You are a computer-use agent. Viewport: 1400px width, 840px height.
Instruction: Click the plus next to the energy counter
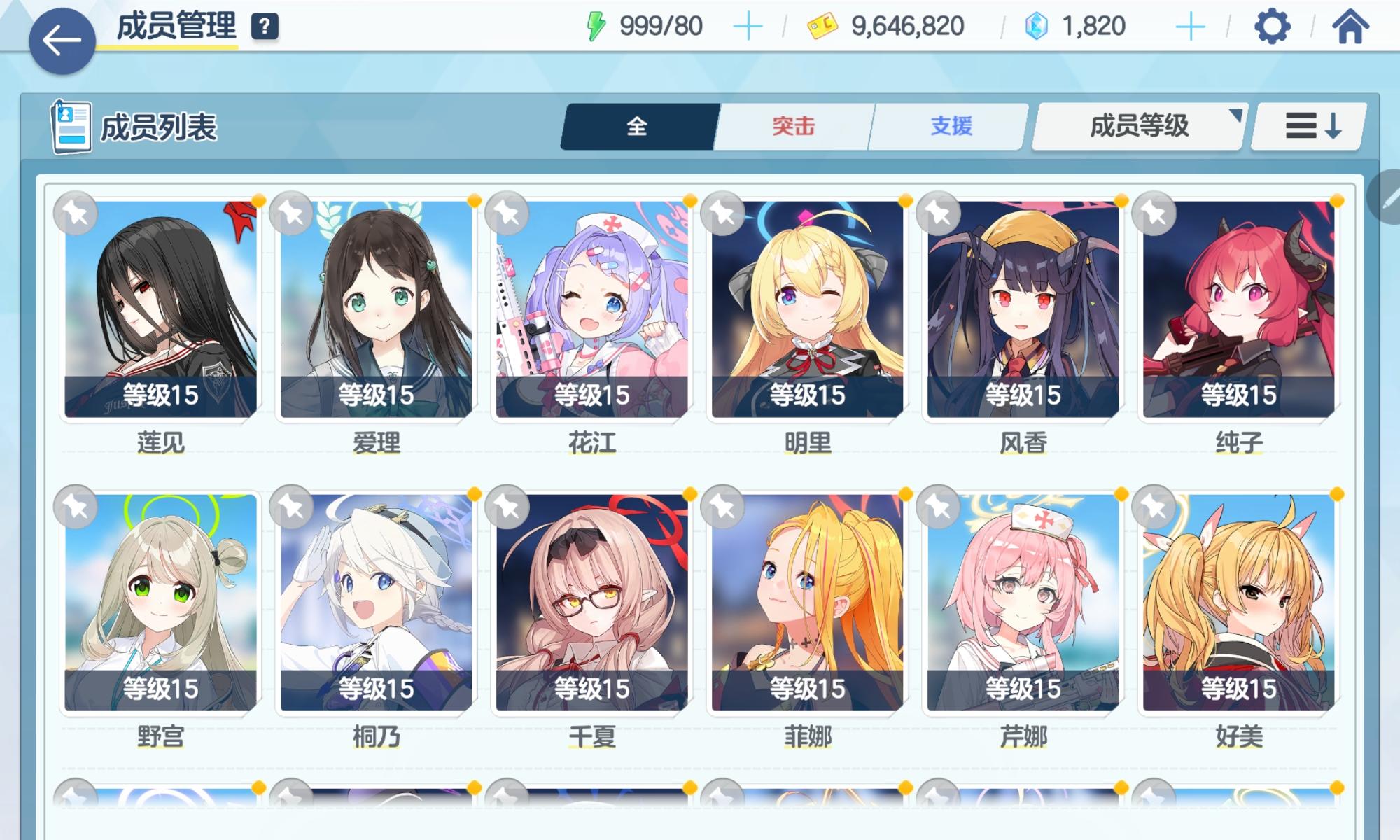click(x=749, y=24)
